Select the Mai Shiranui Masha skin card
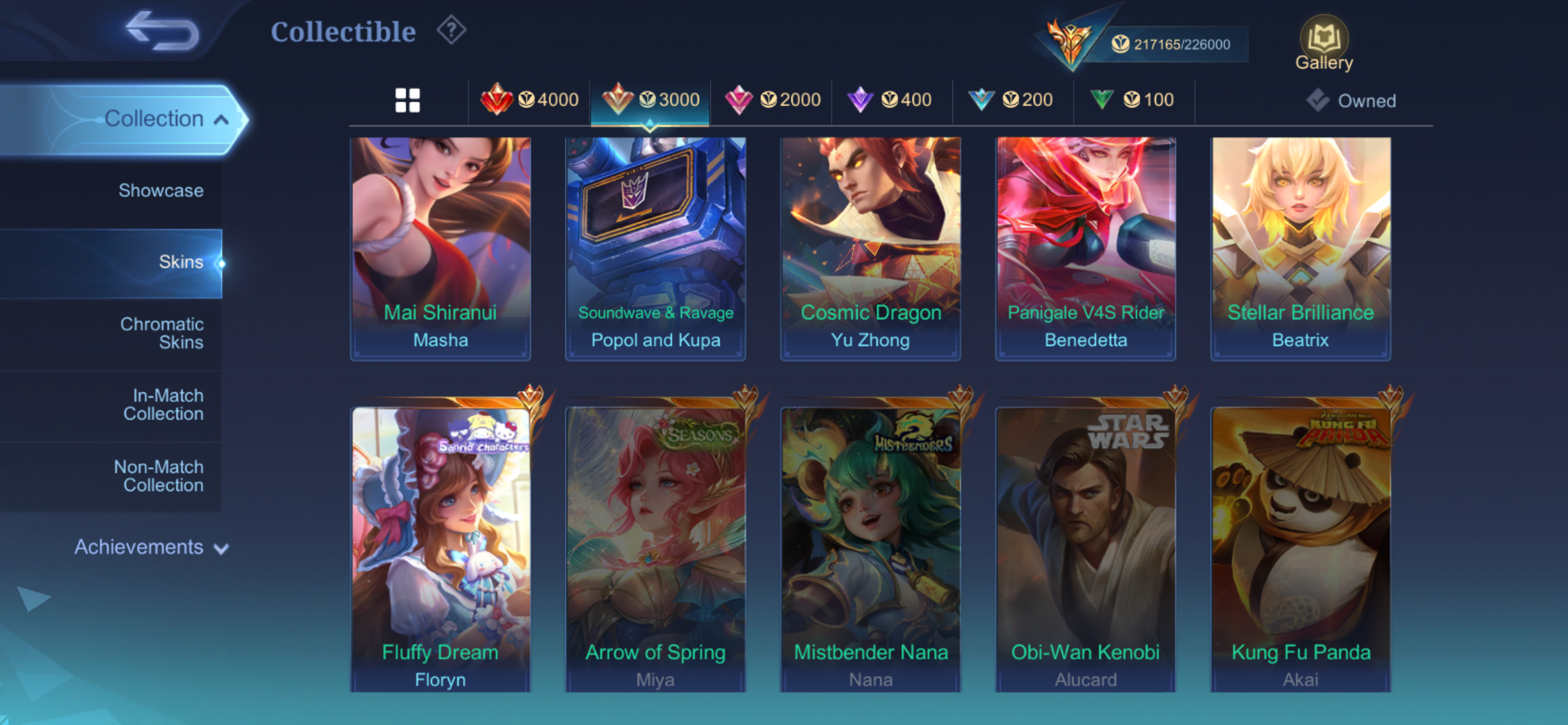1568x725 pixels. (440, 248)
